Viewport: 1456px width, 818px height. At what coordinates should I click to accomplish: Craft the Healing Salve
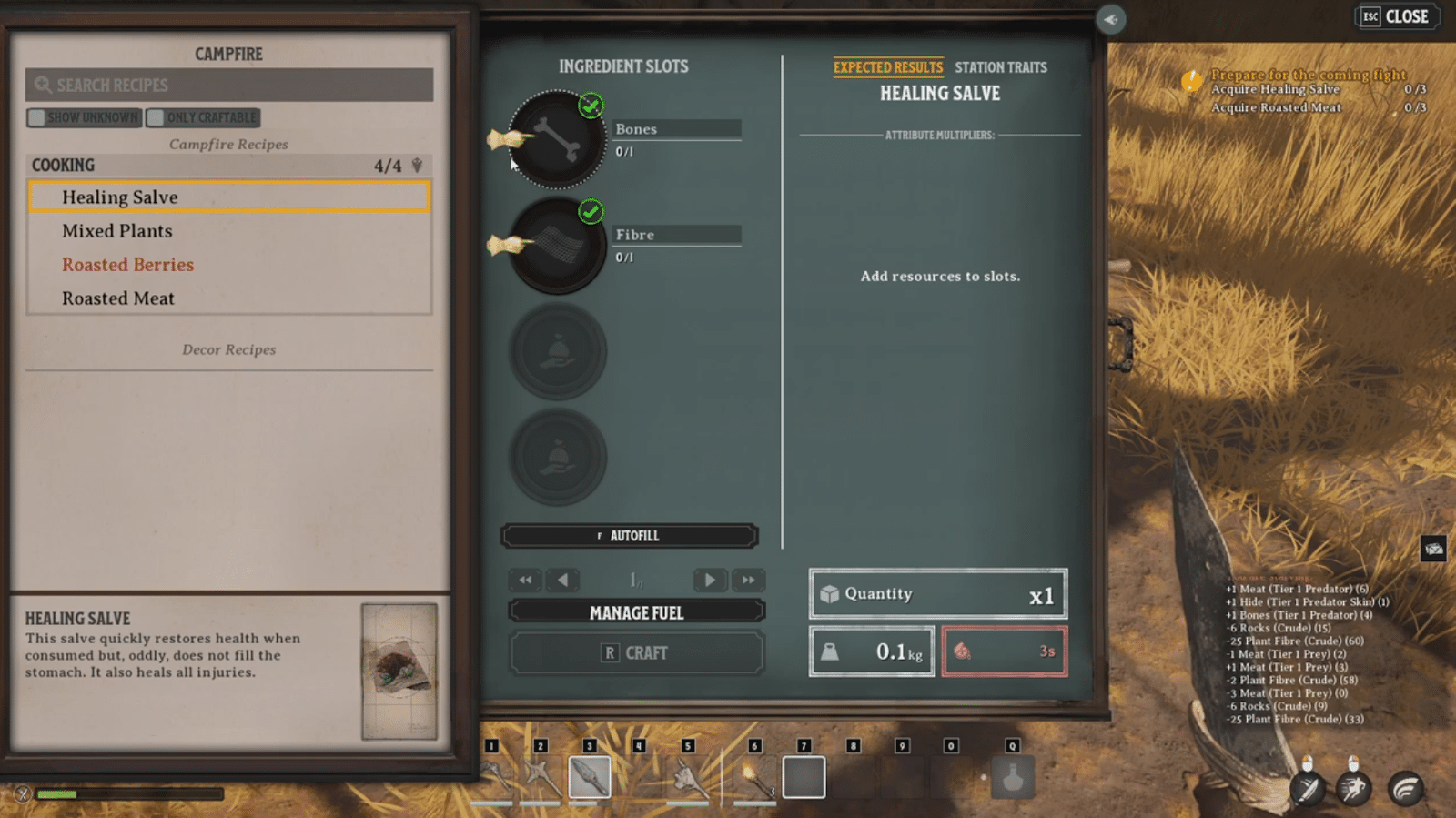click(x=636, y=652)
